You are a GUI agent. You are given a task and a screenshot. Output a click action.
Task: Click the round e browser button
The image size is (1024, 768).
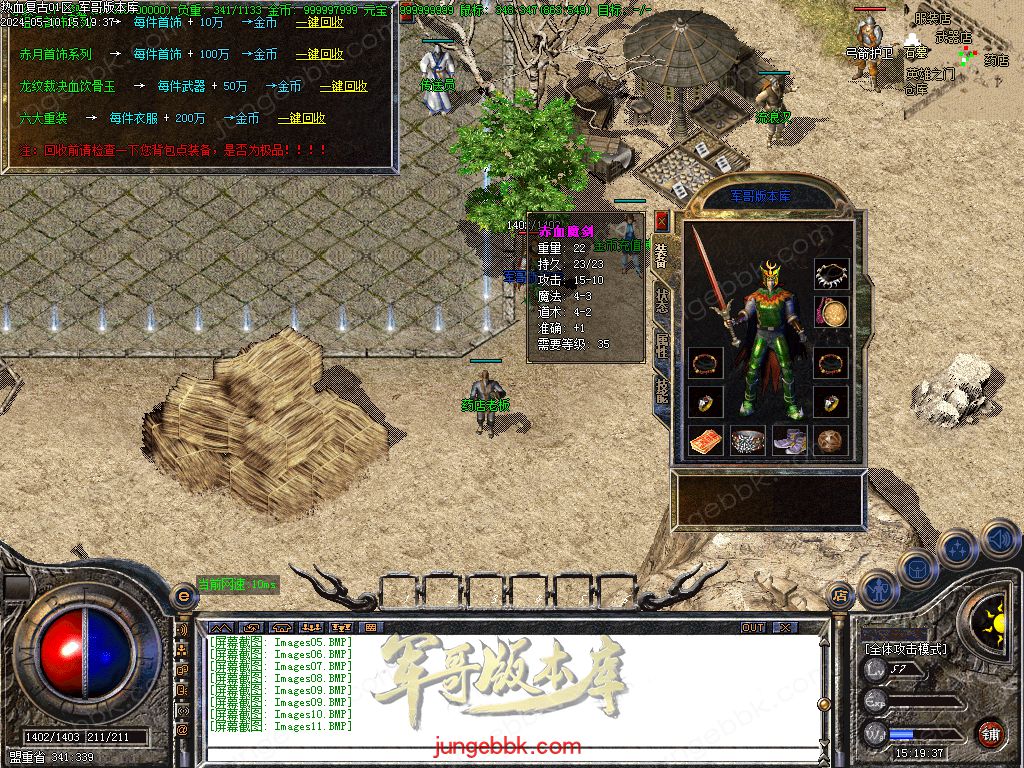(x=183, y=596)
